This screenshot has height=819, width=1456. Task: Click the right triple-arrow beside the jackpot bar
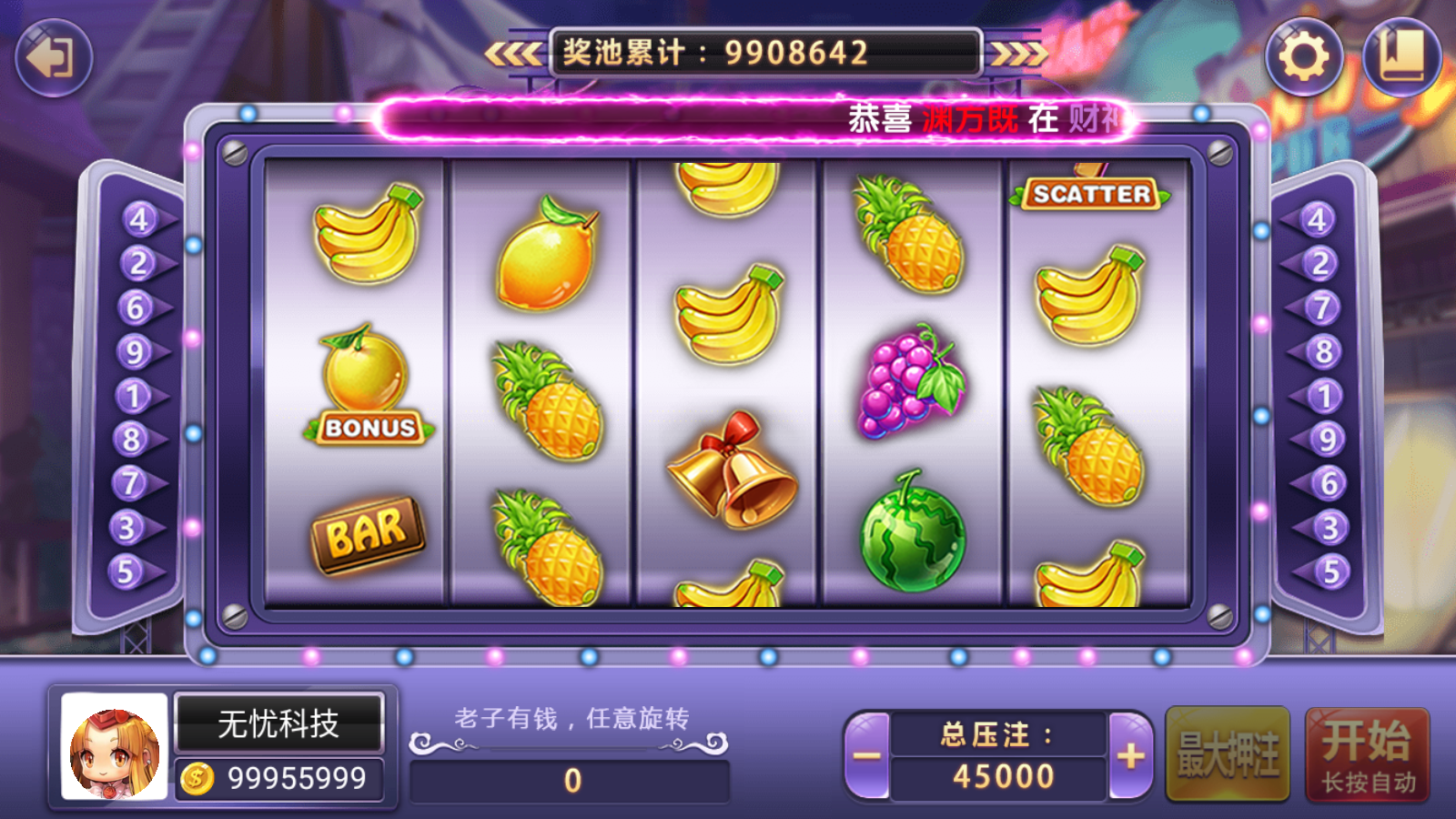tap(1021, 52)
